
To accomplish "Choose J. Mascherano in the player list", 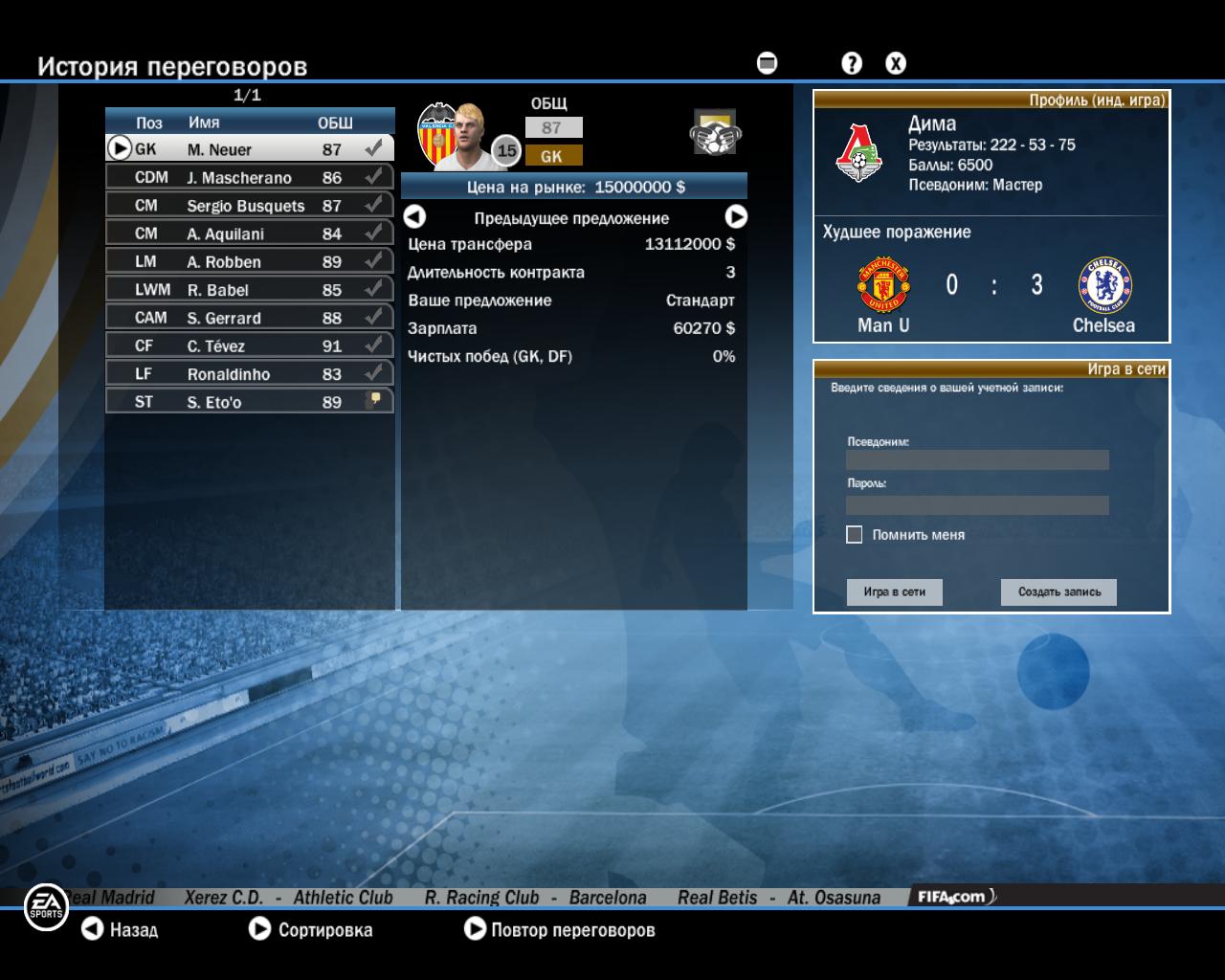I will tap(249, 177).
